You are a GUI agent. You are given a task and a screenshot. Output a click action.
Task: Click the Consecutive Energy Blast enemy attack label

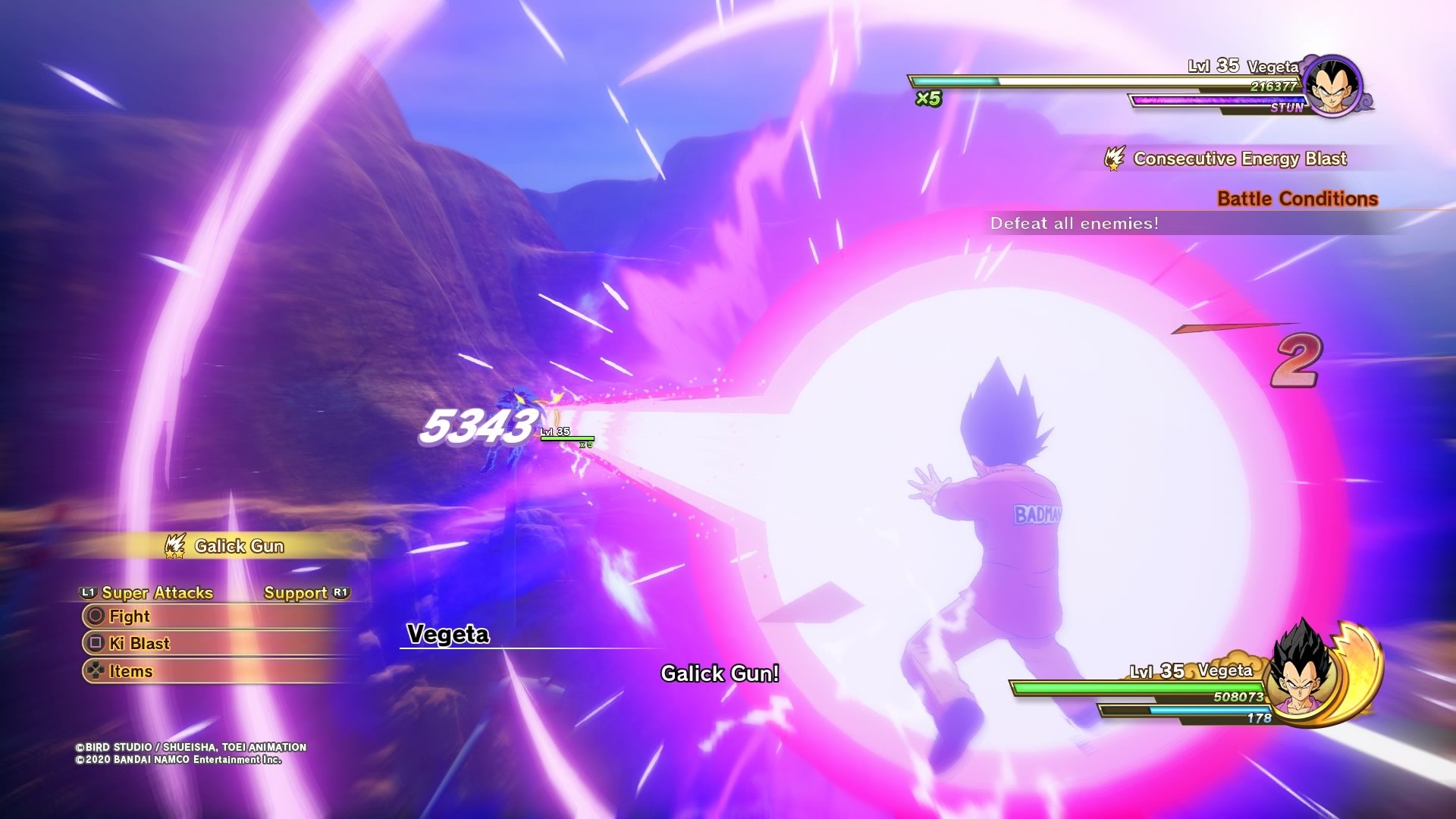point(1239,158)
